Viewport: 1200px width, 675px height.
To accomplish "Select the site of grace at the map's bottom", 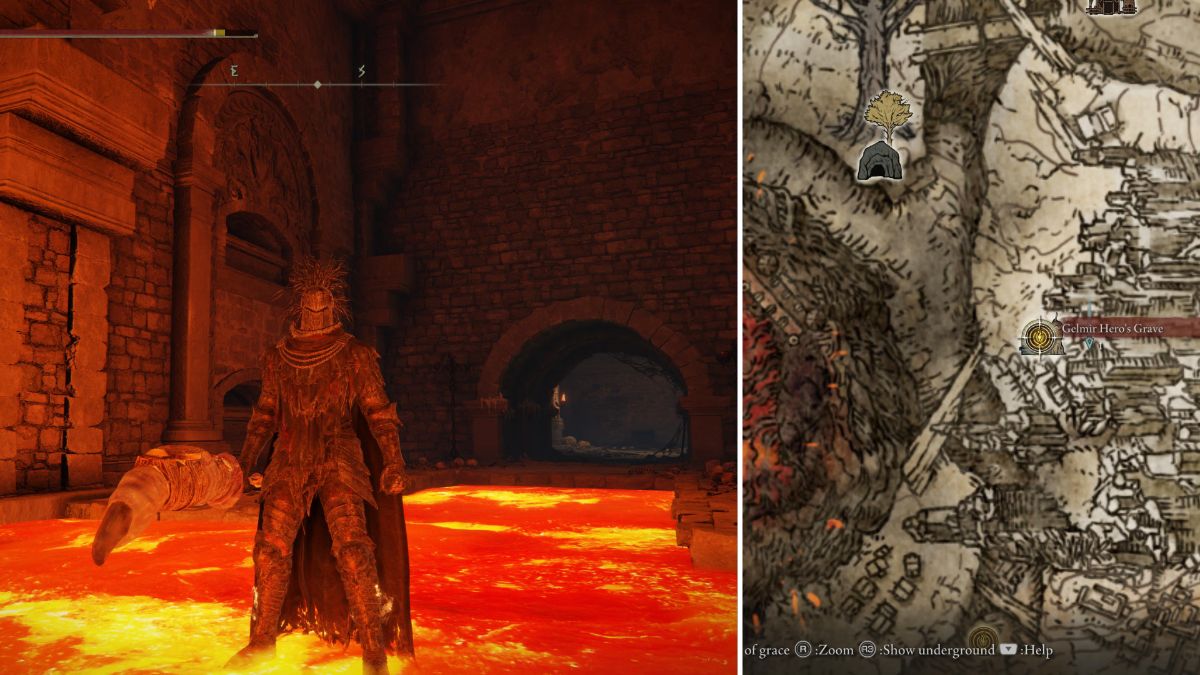I will coord(984,641).
